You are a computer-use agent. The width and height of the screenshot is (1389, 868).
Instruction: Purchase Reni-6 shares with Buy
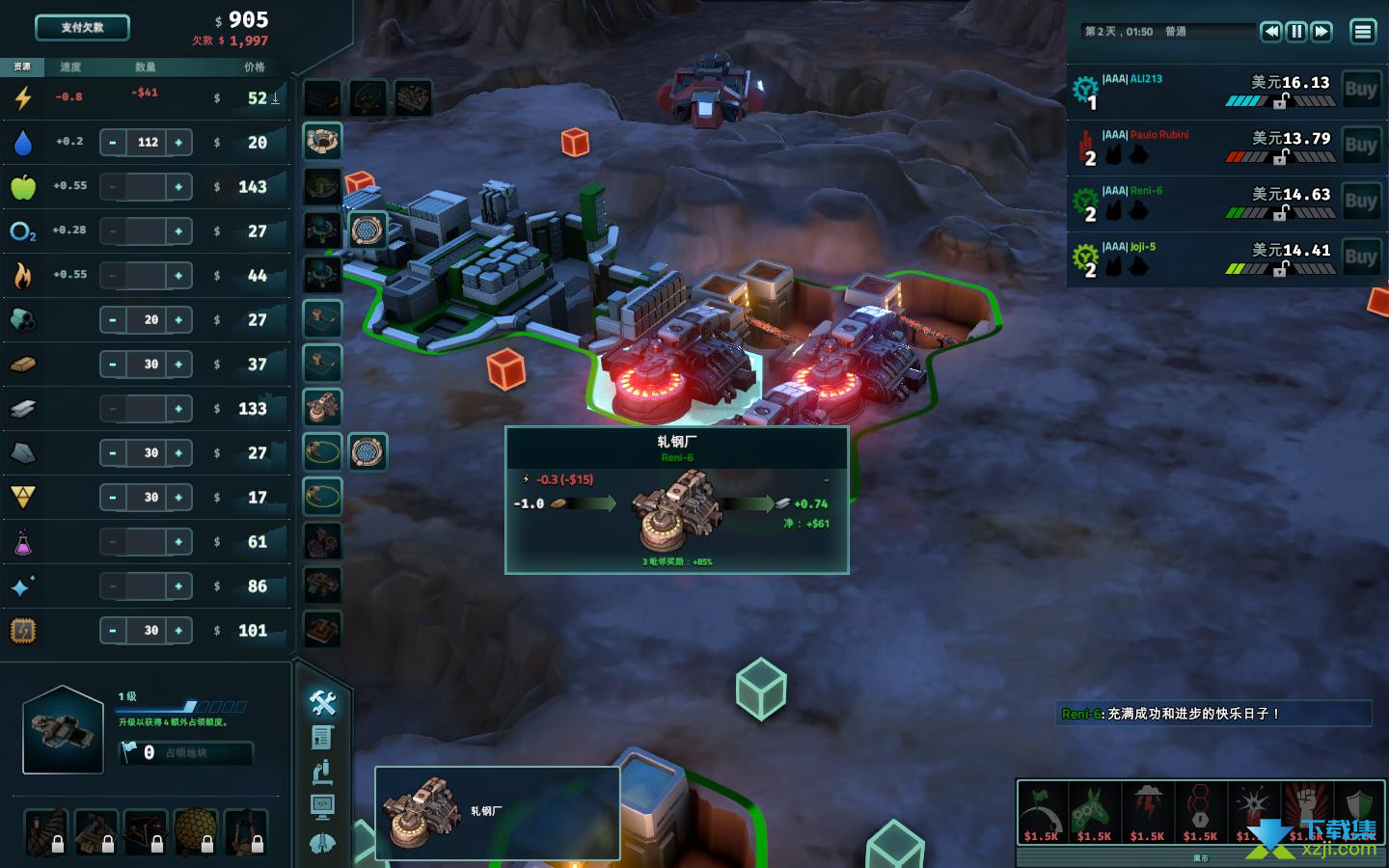coord(1360,202)
